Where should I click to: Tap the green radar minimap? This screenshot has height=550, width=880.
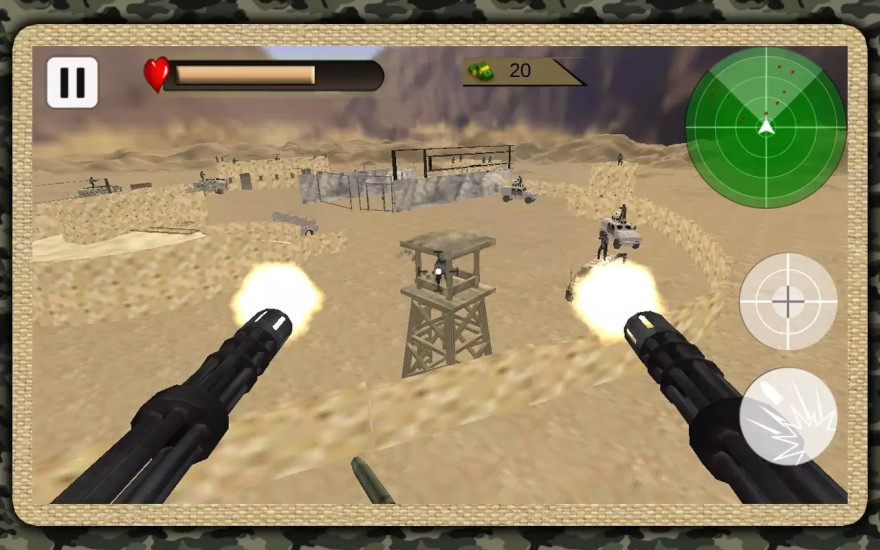click(x=765, y=127)
